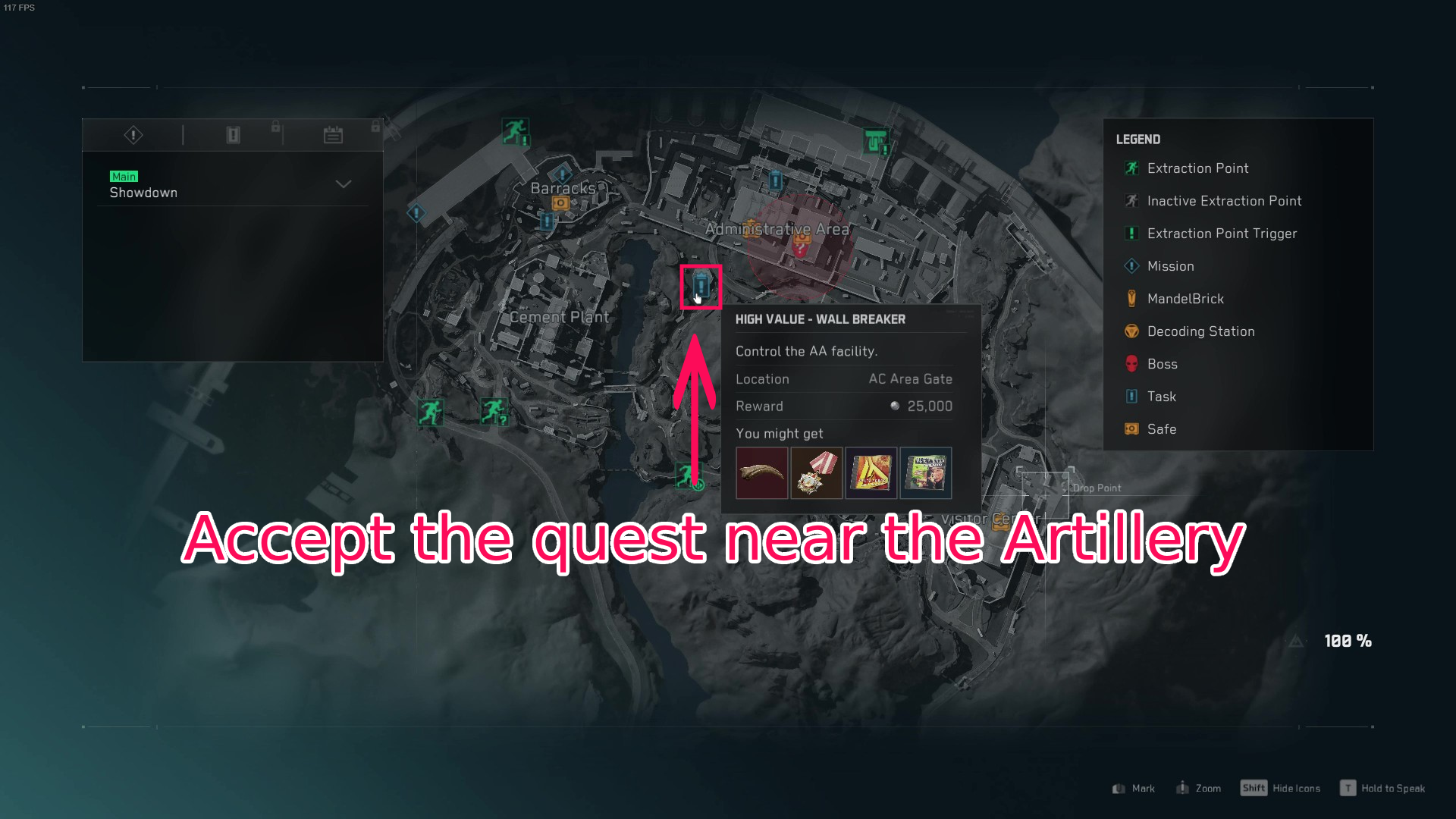Image resolution: width=1456 pixels, height=819 pixels.
Task: Toggle Hide Icons with the Shift hint
Action: (1255, 788)
